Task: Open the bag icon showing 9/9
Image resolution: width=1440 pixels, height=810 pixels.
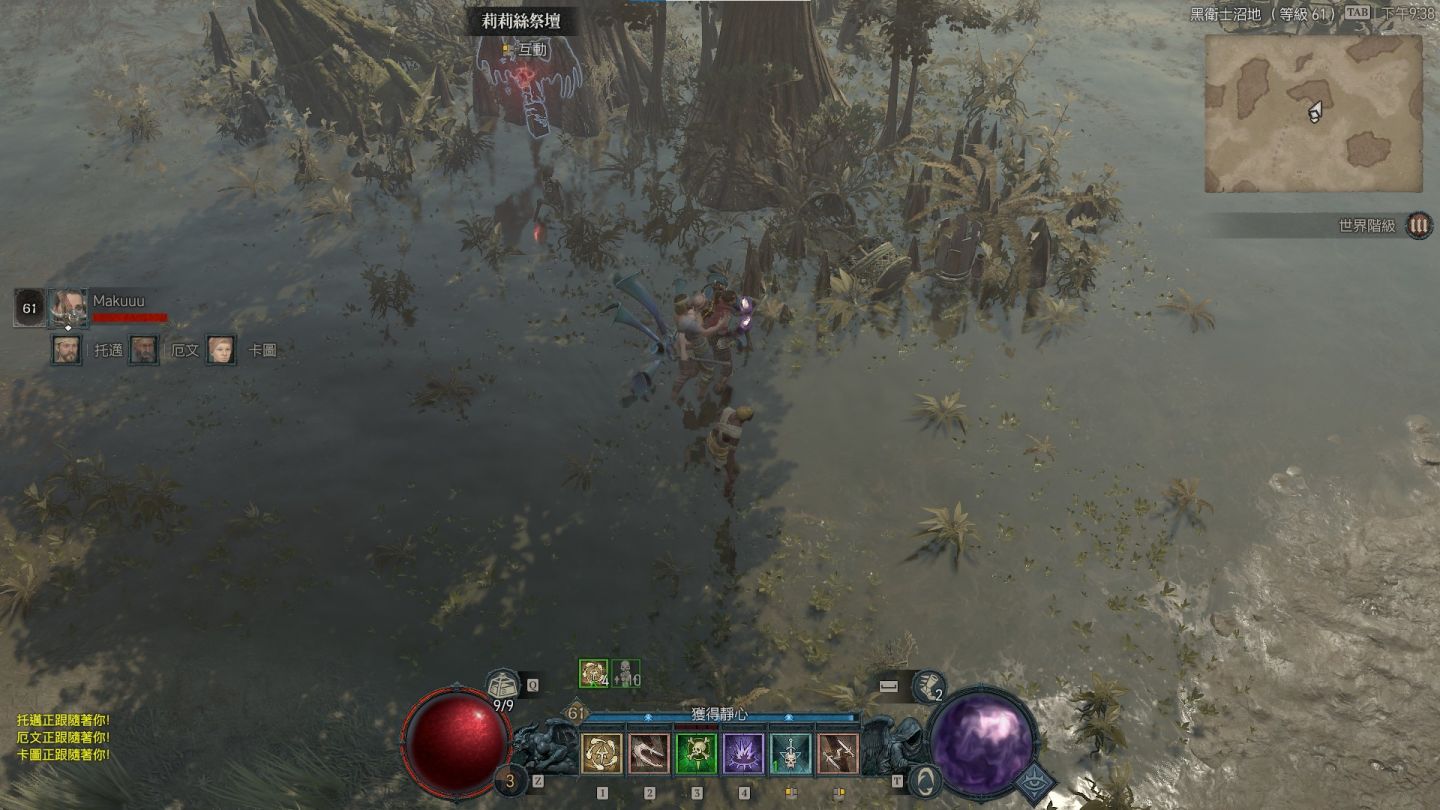Action: (503, 686)
